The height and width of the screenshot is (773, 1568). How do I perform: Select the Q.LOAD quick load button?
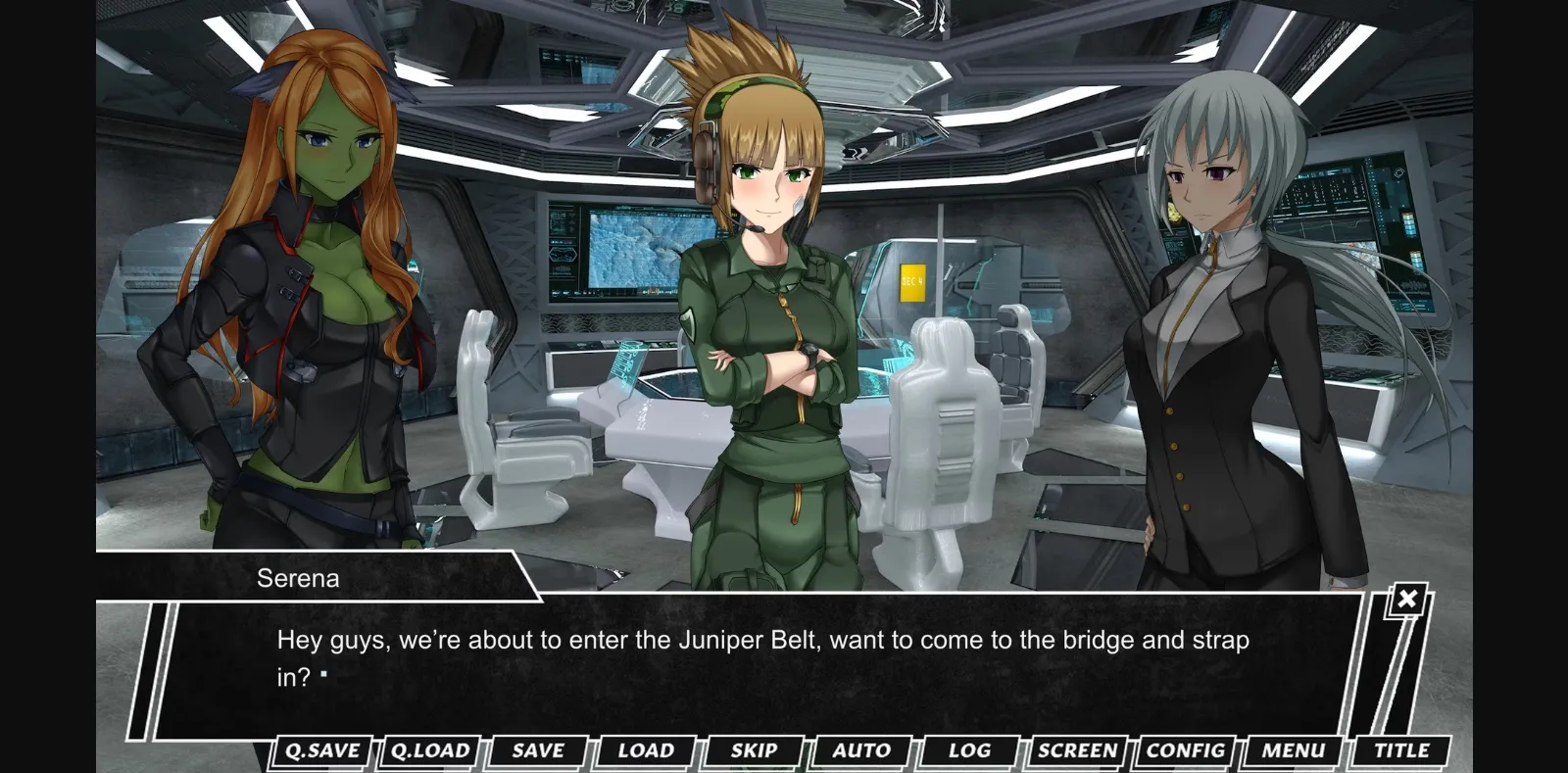(432, 750)
